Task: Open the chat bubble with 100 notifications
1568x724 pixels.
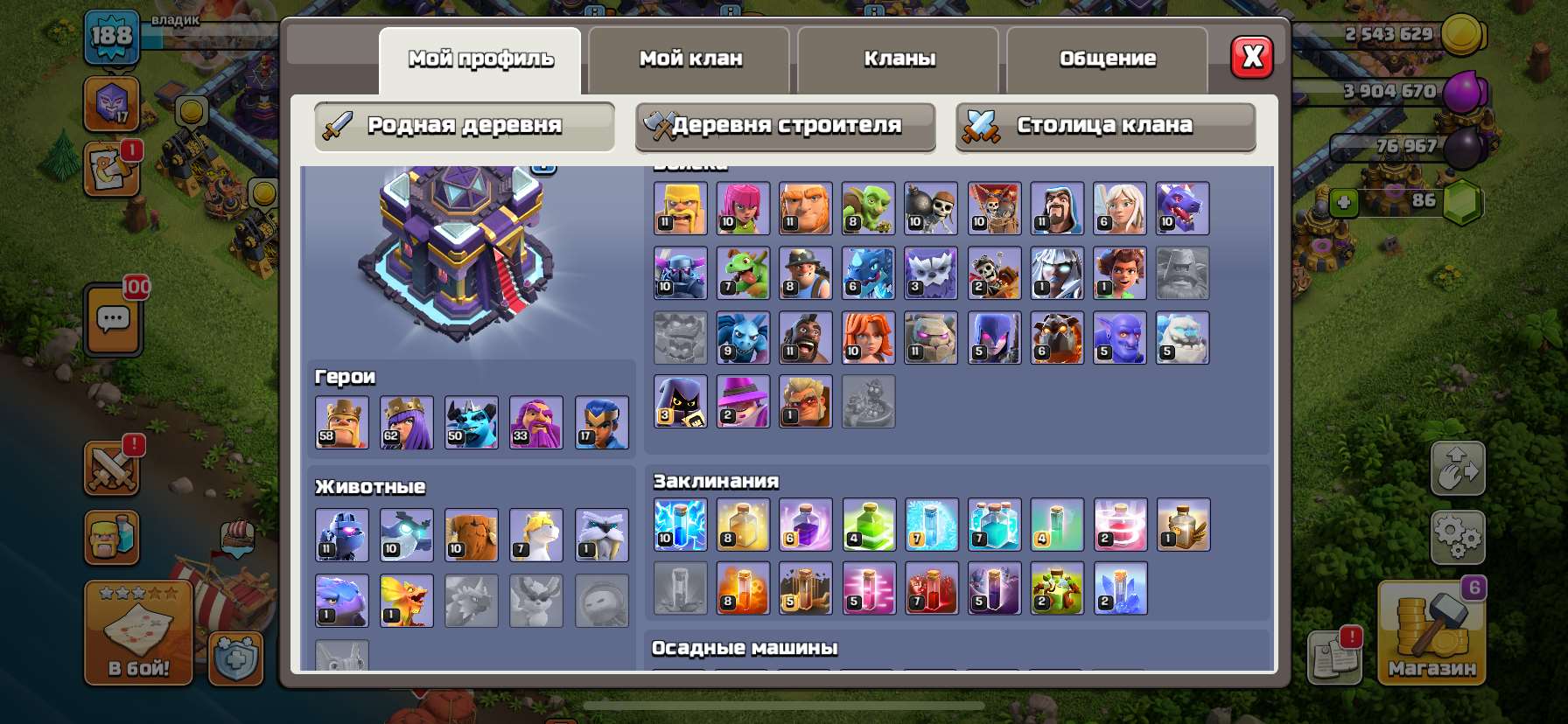Action: pos(111,319)
